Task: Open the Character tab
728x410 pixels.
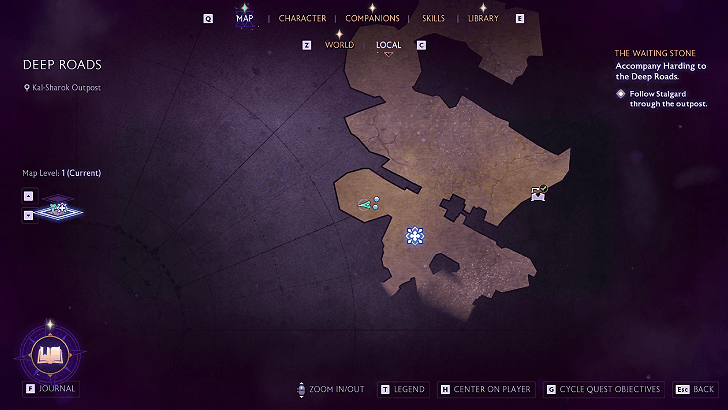Action: pos(302,18)
